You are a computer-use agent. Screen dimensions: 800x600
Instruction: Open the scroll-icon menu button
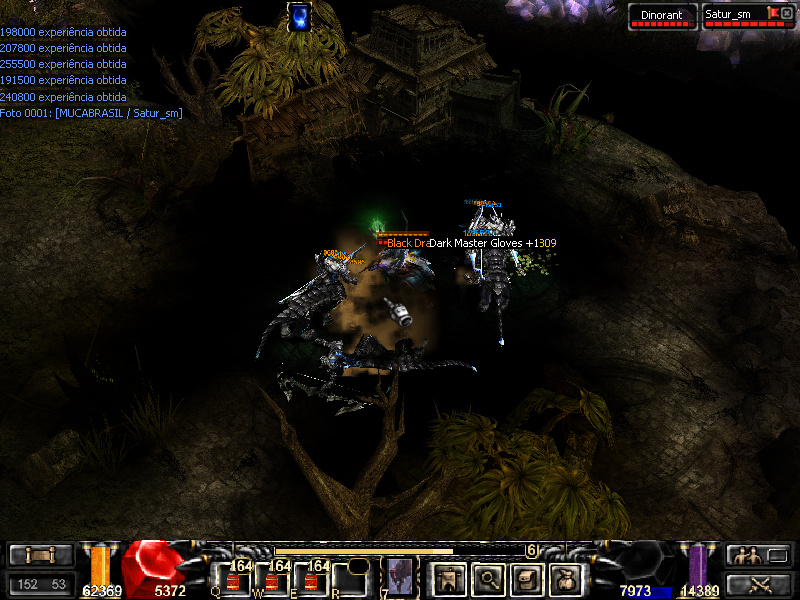(527, 578)
